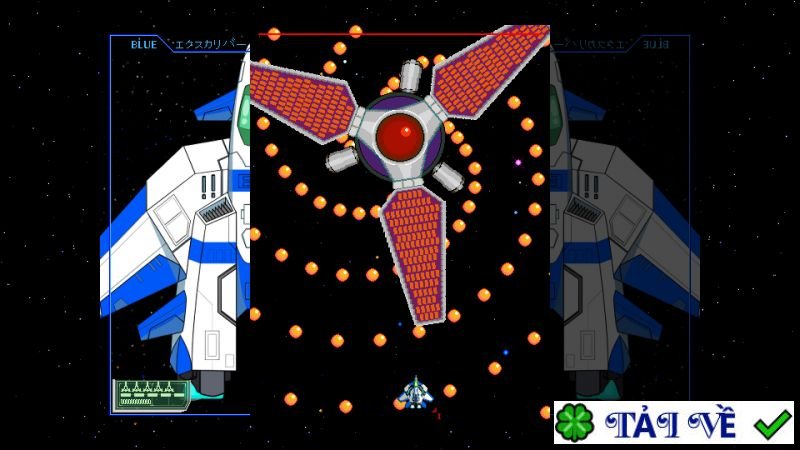Click the TẢI VỀ download button
This screenshot has width=800, height=450.
674,423
